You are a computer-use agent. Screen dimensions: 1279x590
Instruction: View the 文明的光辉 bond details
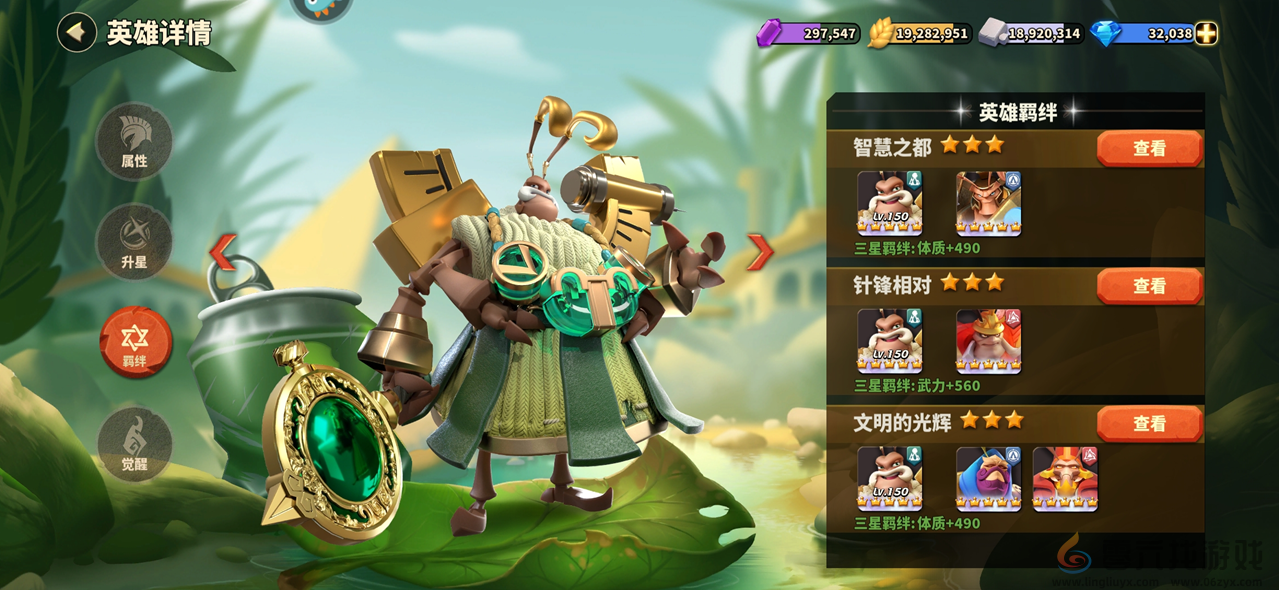click(x=1149, y=424)
